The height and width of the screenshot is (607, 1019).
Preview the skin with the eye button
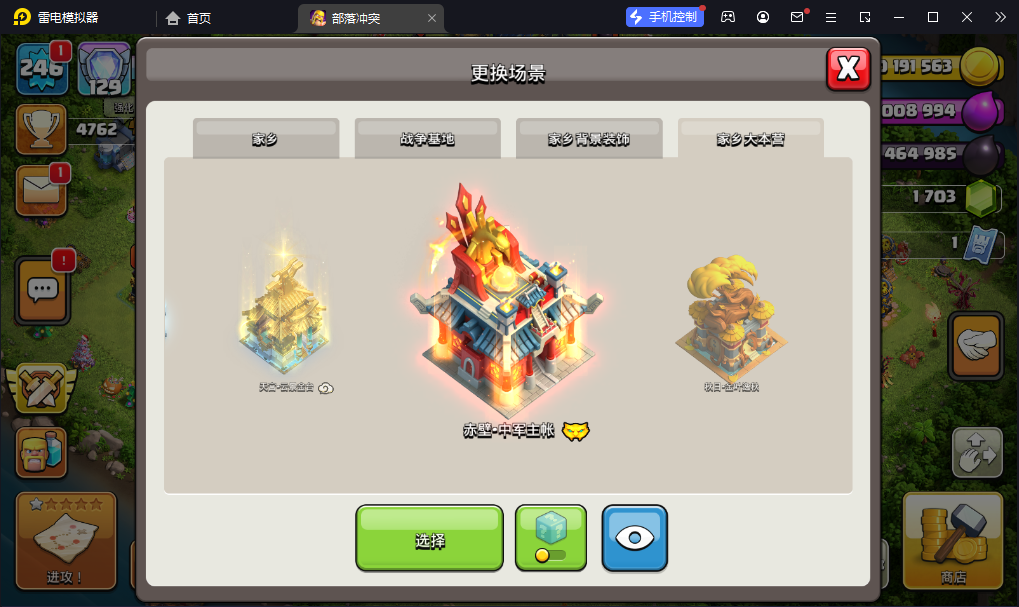pyautogui.click(x=634, y=538)
